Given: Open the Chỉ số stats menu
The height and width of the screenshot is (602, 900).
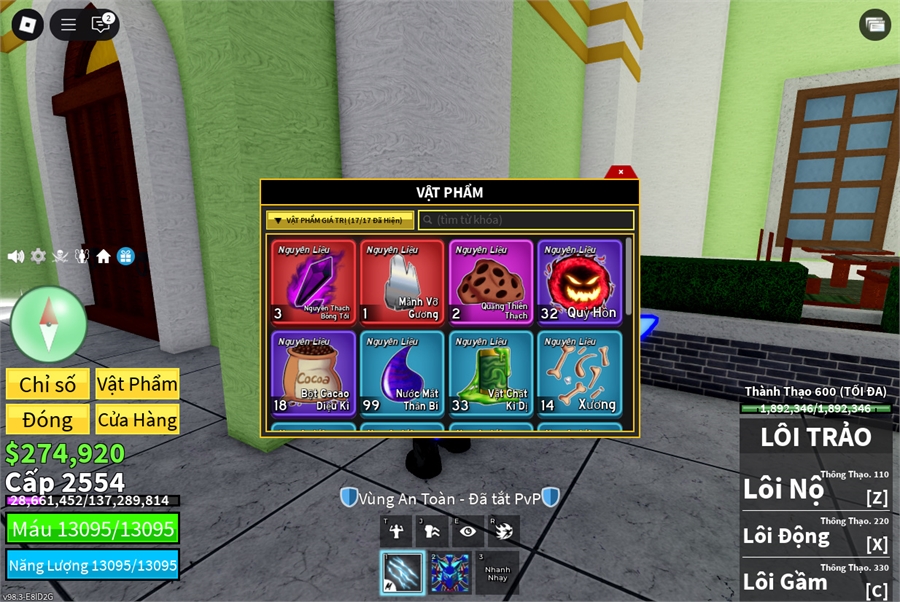Looking at the screenshot, I should [x=47, y=385].
